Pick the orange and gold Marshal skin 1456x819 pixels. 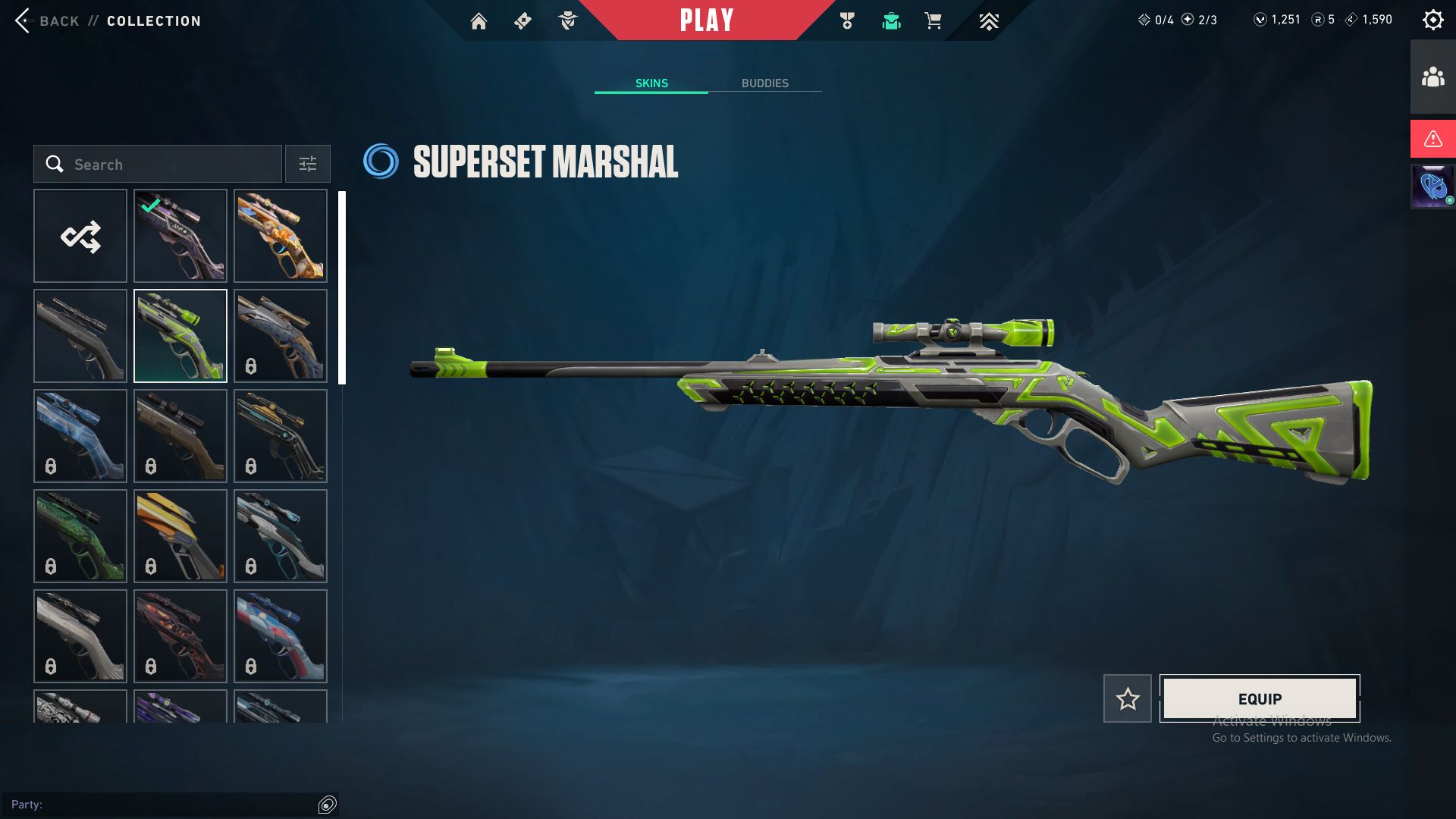281,237
